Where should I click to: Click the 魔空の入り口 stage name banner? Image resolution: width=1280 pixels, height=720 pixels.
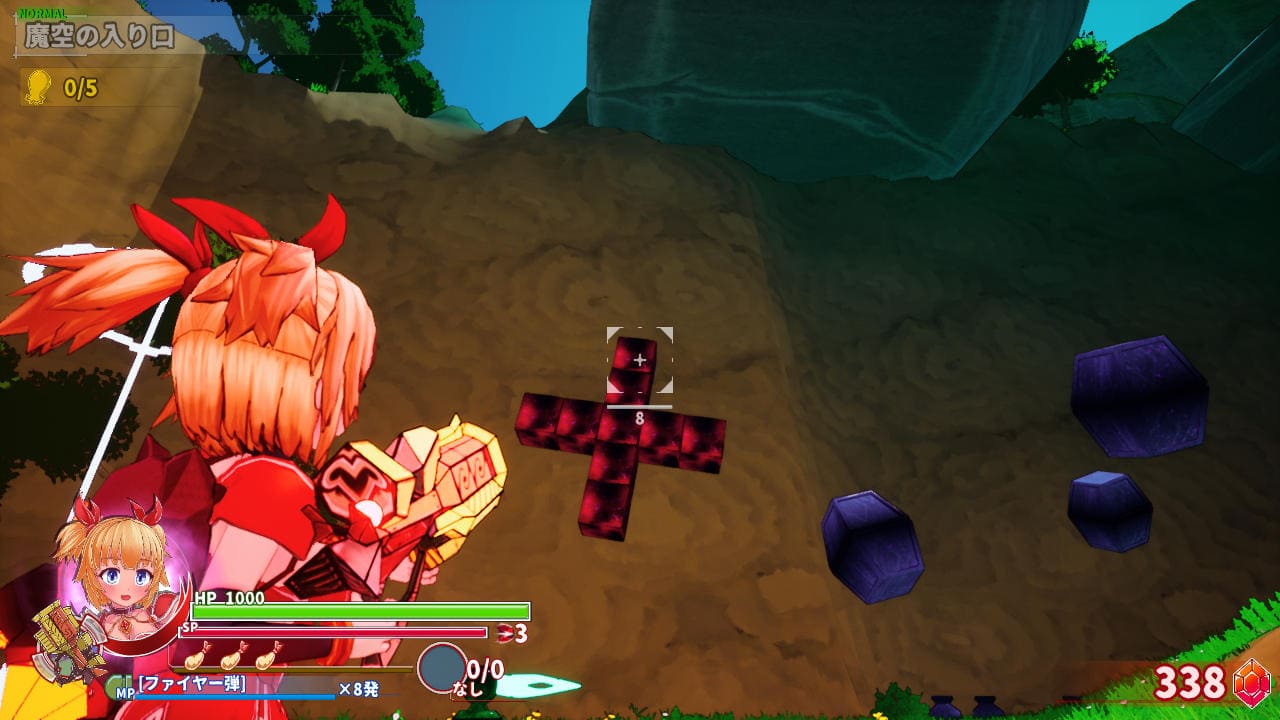(x=99, y=37)
